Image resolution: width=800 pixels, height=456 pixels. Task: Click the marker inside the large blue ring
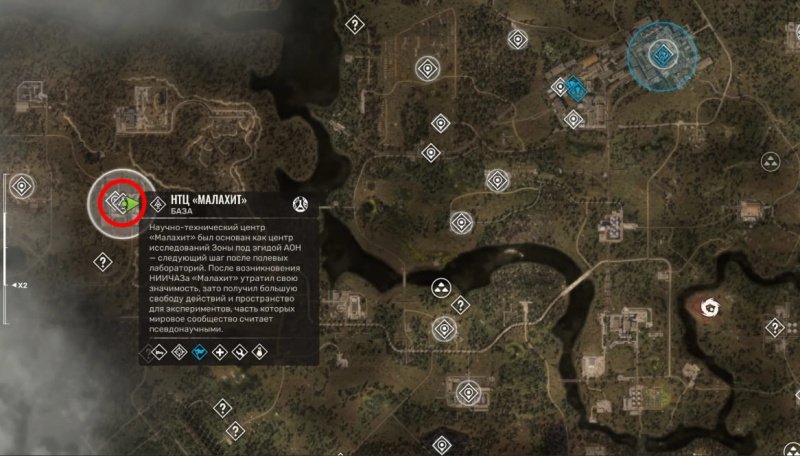click(662, 53)
